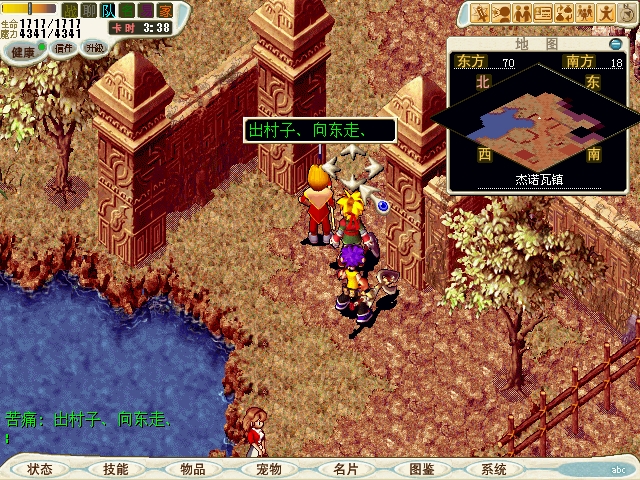This screenshot has width=640, height=480.
Task: Toggle the 家 family mode switch
Action: point(165,10)
